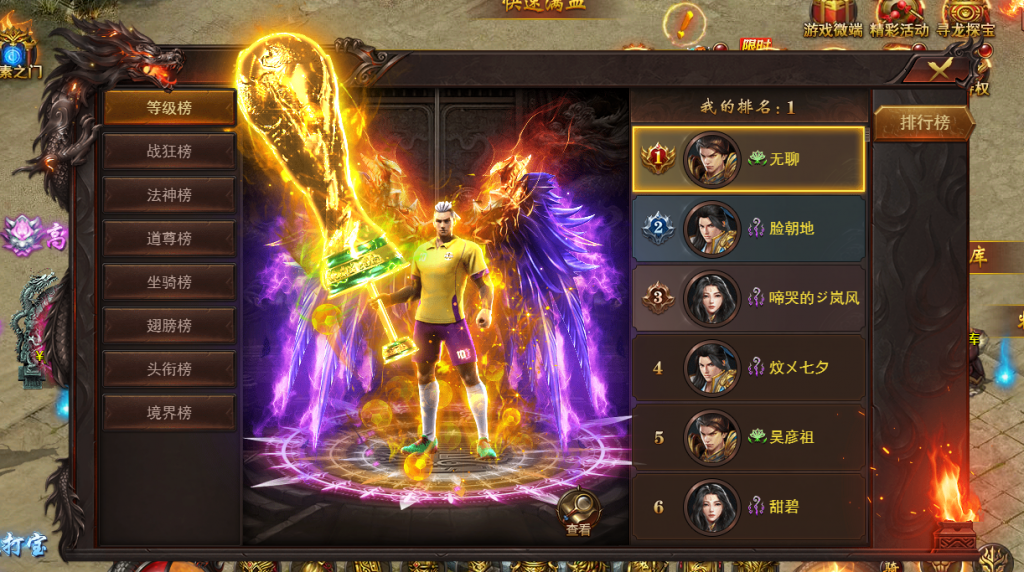Open the 精彩活动 events icon

[x=900, y=19]
